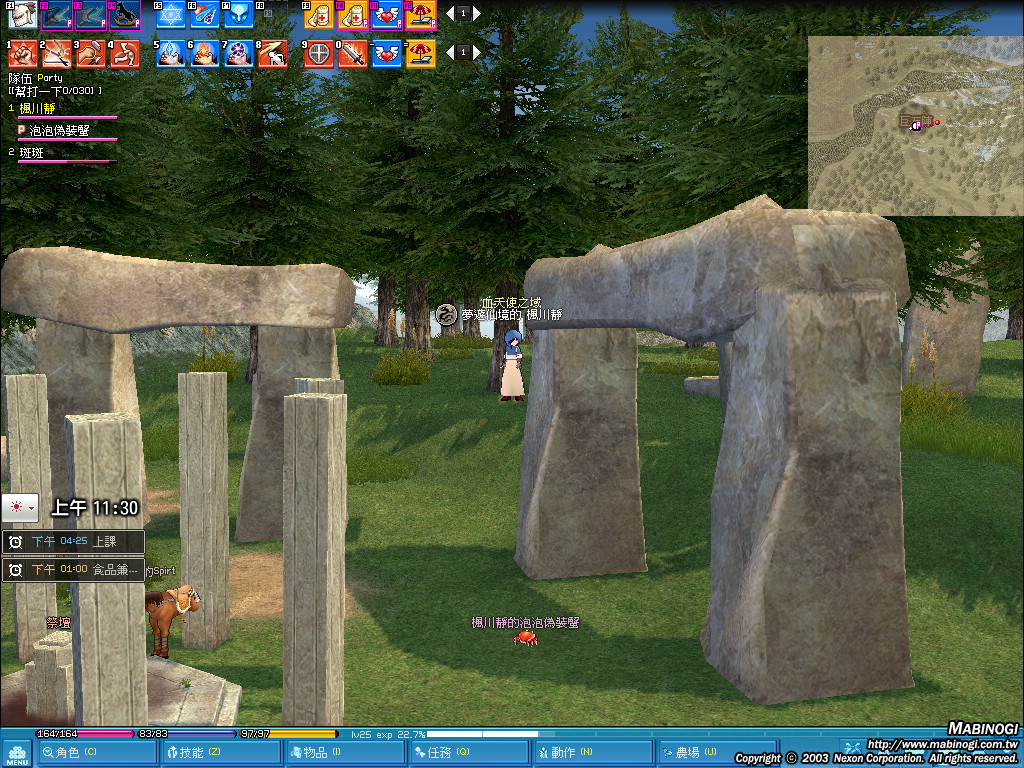Viewport: 1024px width, 768px height.
Task: Open the MENU button in the corner
Action: [x=16, y=753]
